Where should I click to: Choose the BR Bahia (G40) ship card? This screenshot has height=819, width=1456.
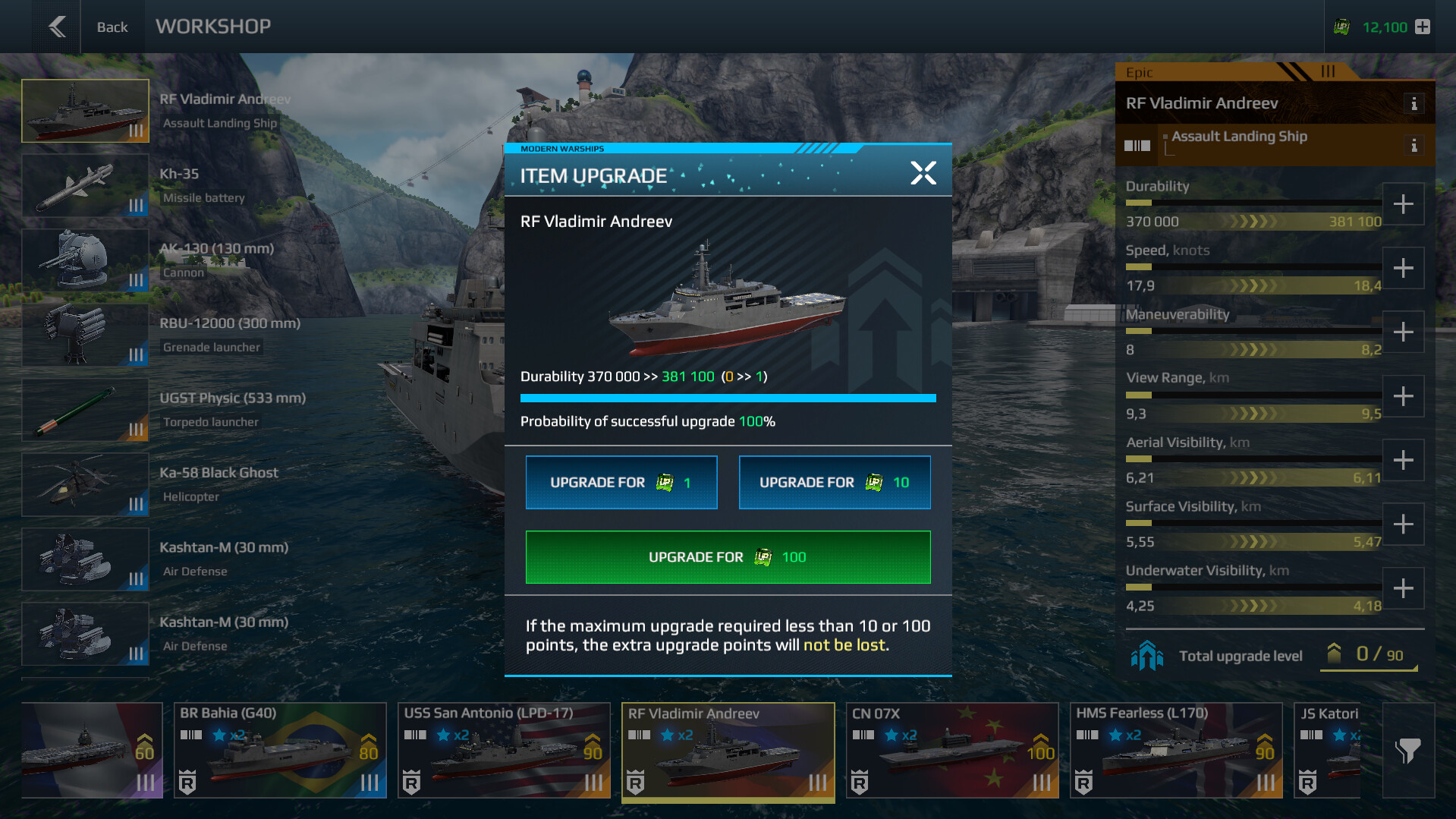coord(280,750)
